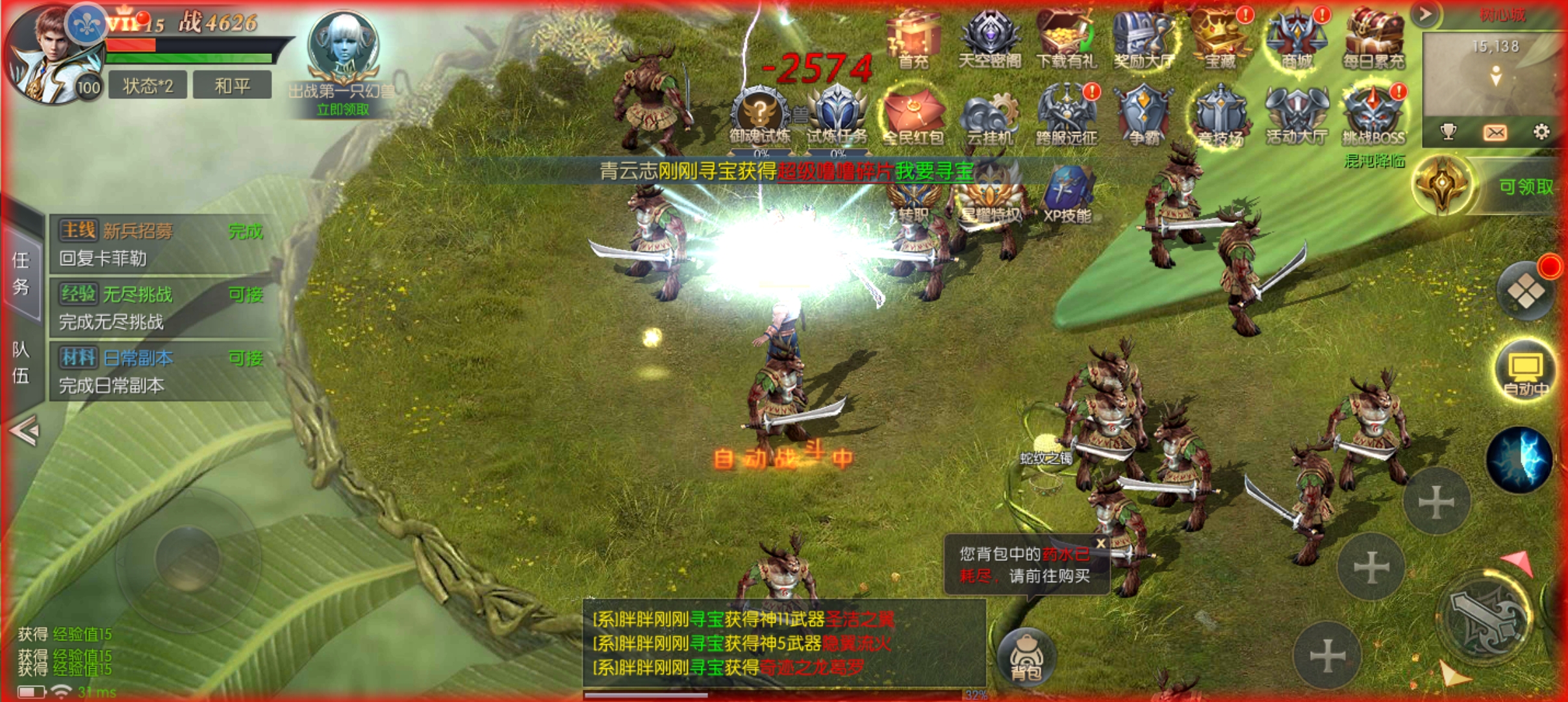Click the sword basic attack button
The width and height of the screenshot is (1568, 702).
tap(1485, 617)
